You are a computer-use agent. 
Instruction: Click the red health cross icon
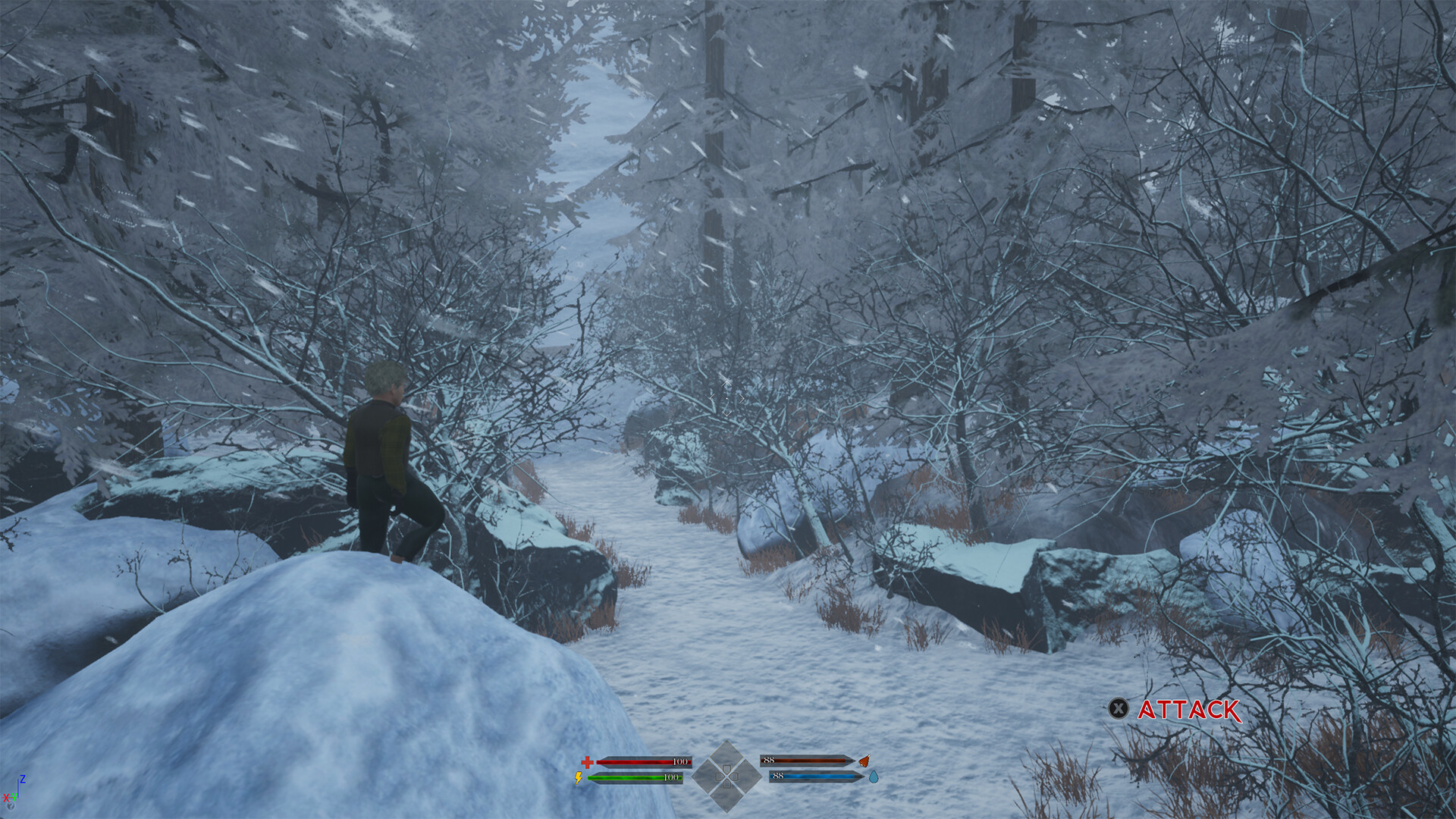(587, 763)
